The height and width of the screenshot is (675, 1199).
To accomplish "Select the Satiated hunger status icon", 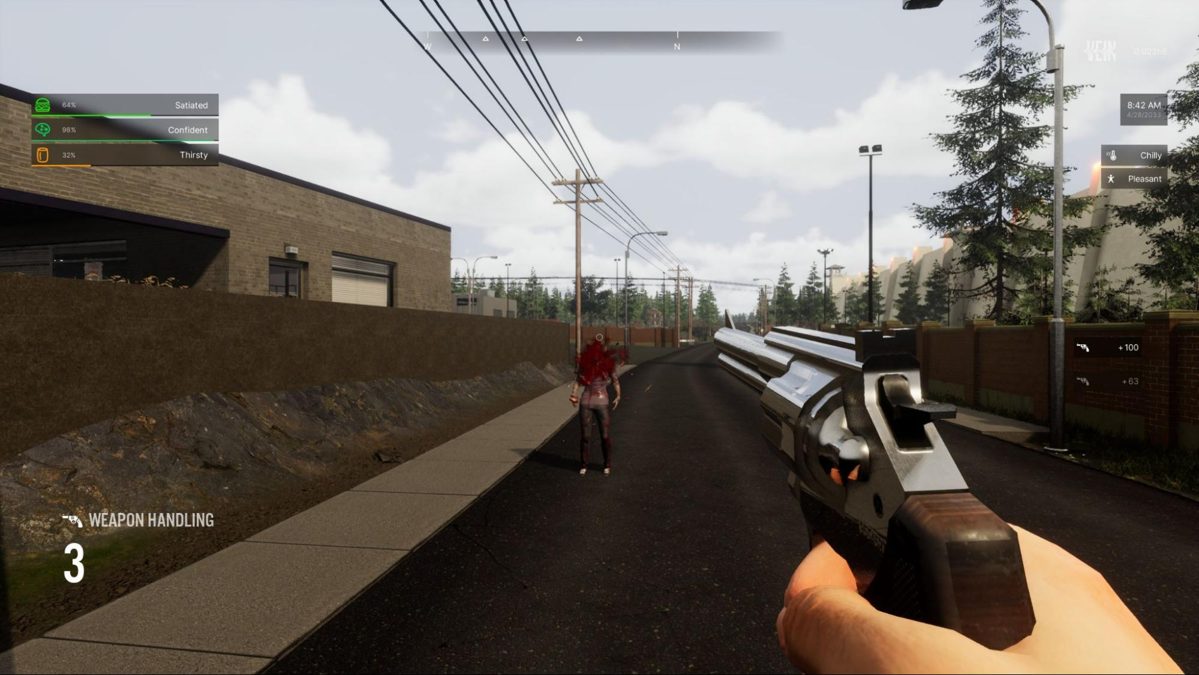I will tap(43, 105).
